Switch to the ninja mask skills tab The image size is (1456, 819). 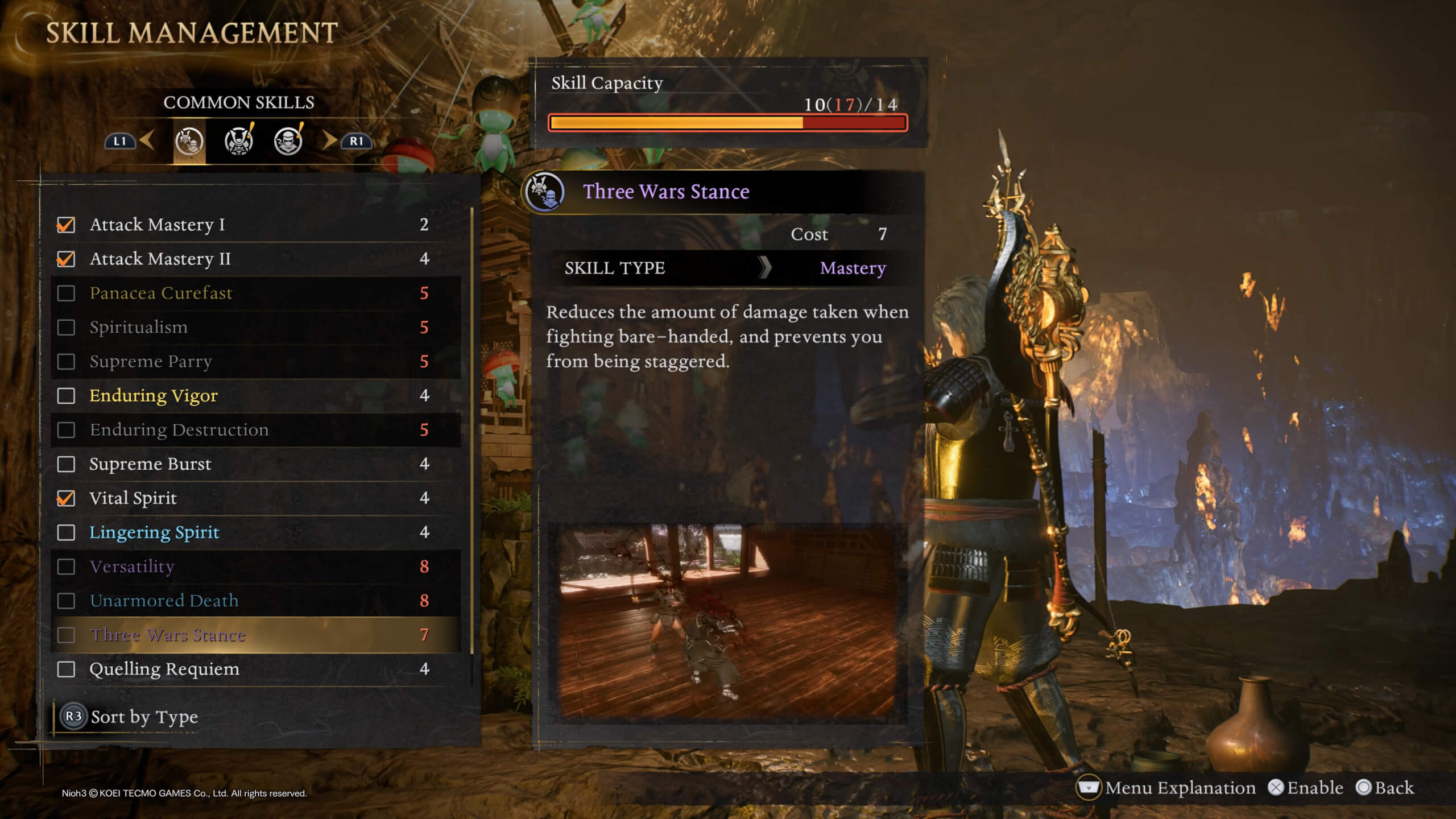(287, 142)
